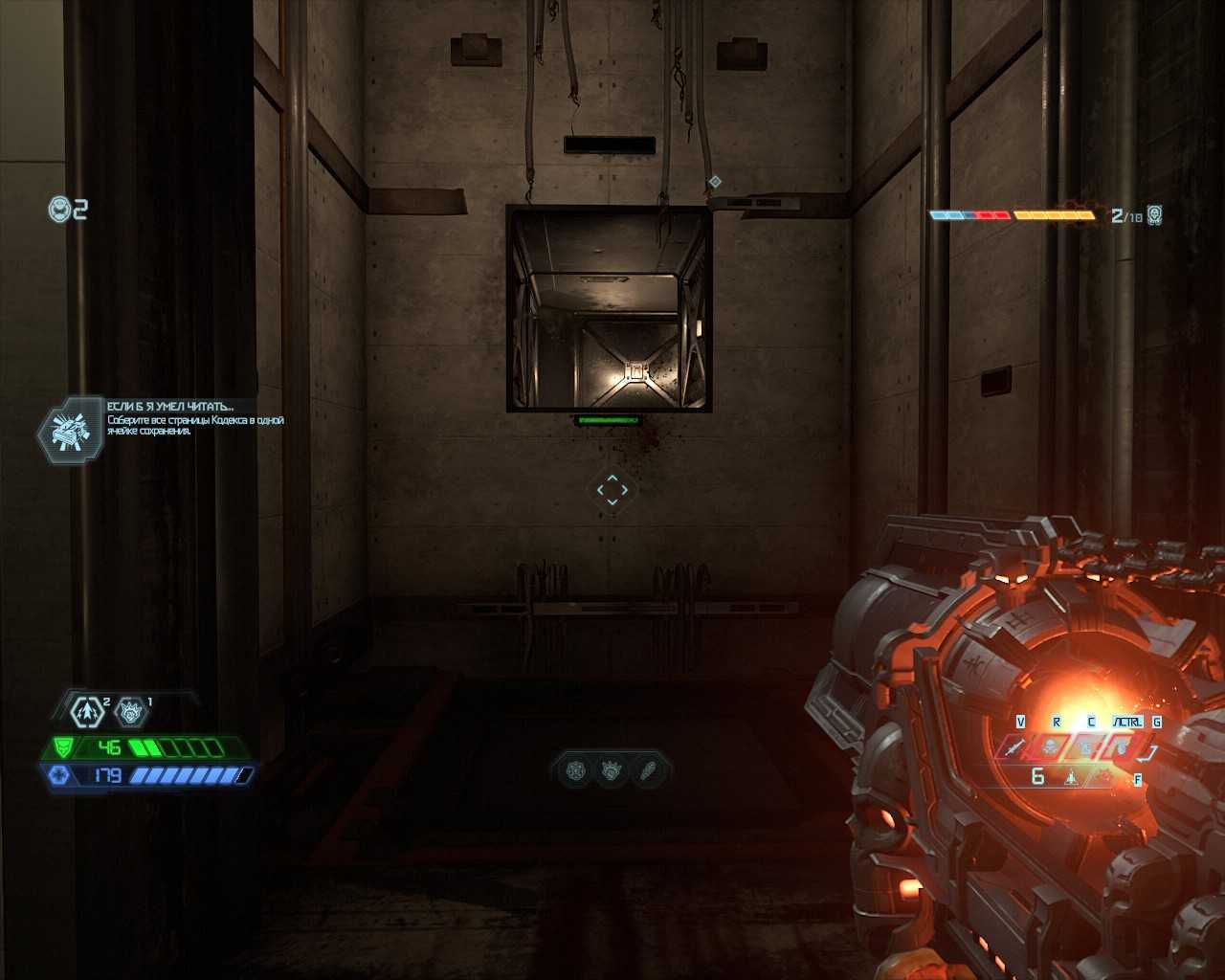Choose the crown-shaped middle rune icon
The width and height of the screenshot is (1225, 980).
612,770
